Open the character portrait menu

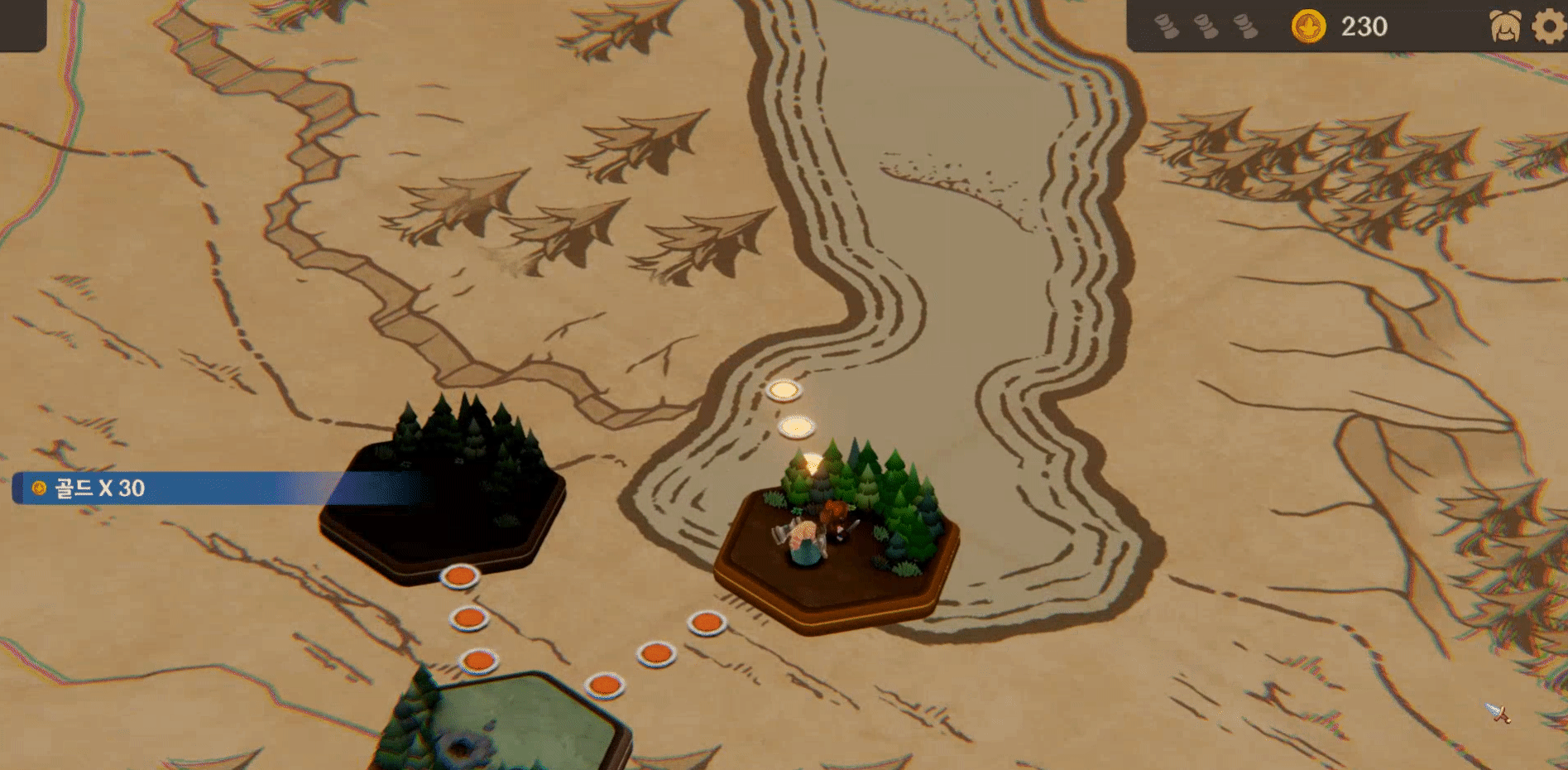pyautogui.click(x=1505, y=26)
